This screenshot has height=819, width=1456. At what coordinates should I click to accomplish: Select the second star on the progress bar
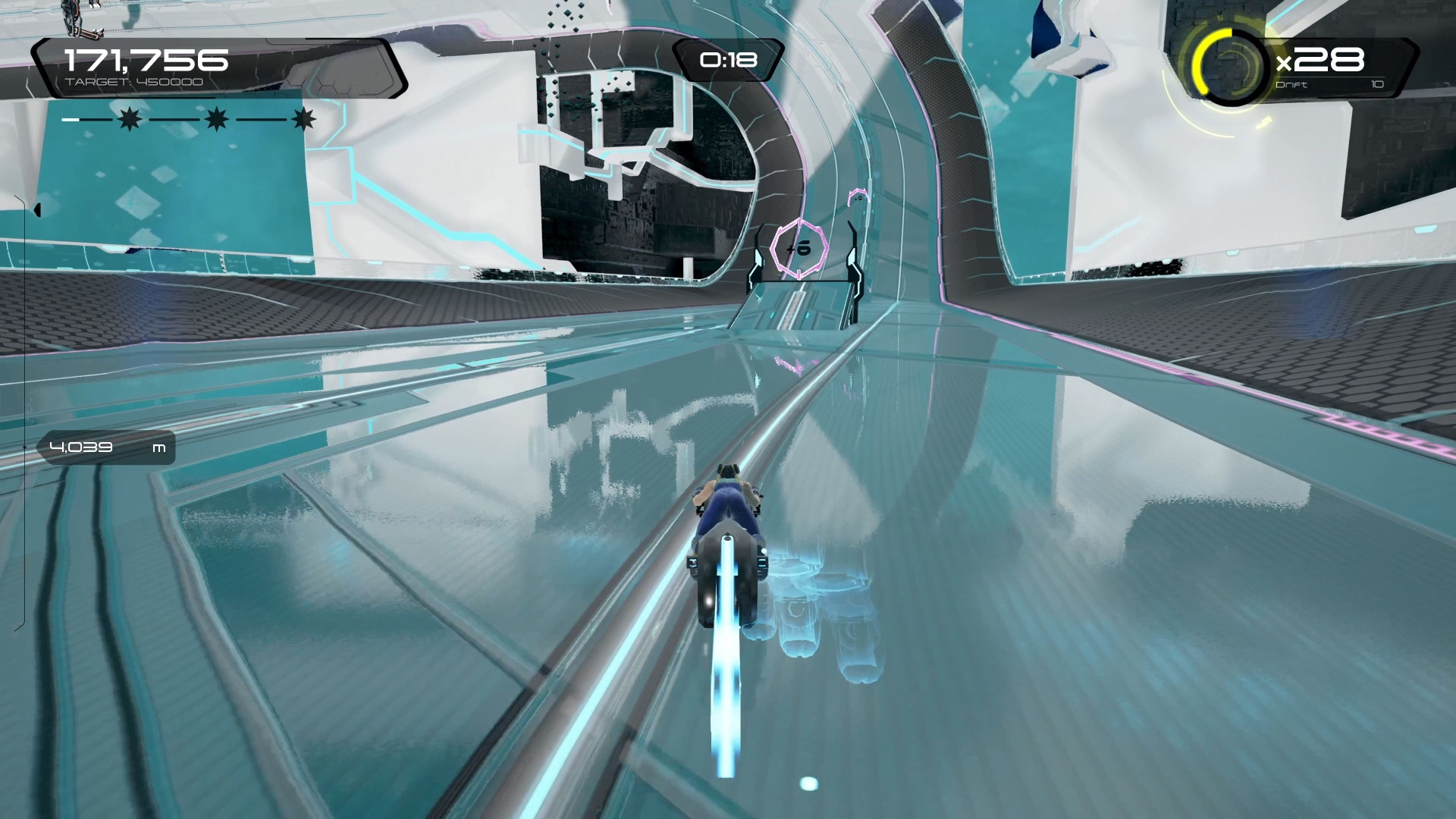[x=217, y=119]
